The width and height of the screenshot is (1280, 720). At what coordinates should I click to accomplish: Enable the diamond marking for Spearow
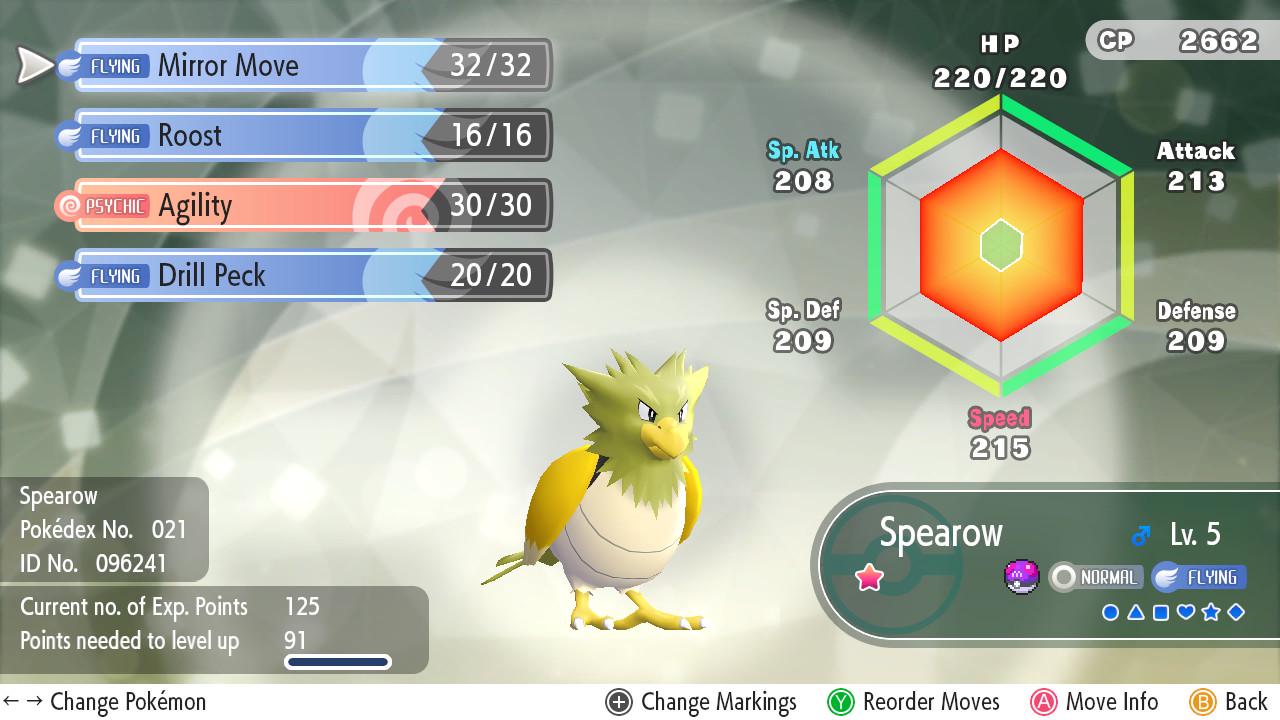(1236, 611)
